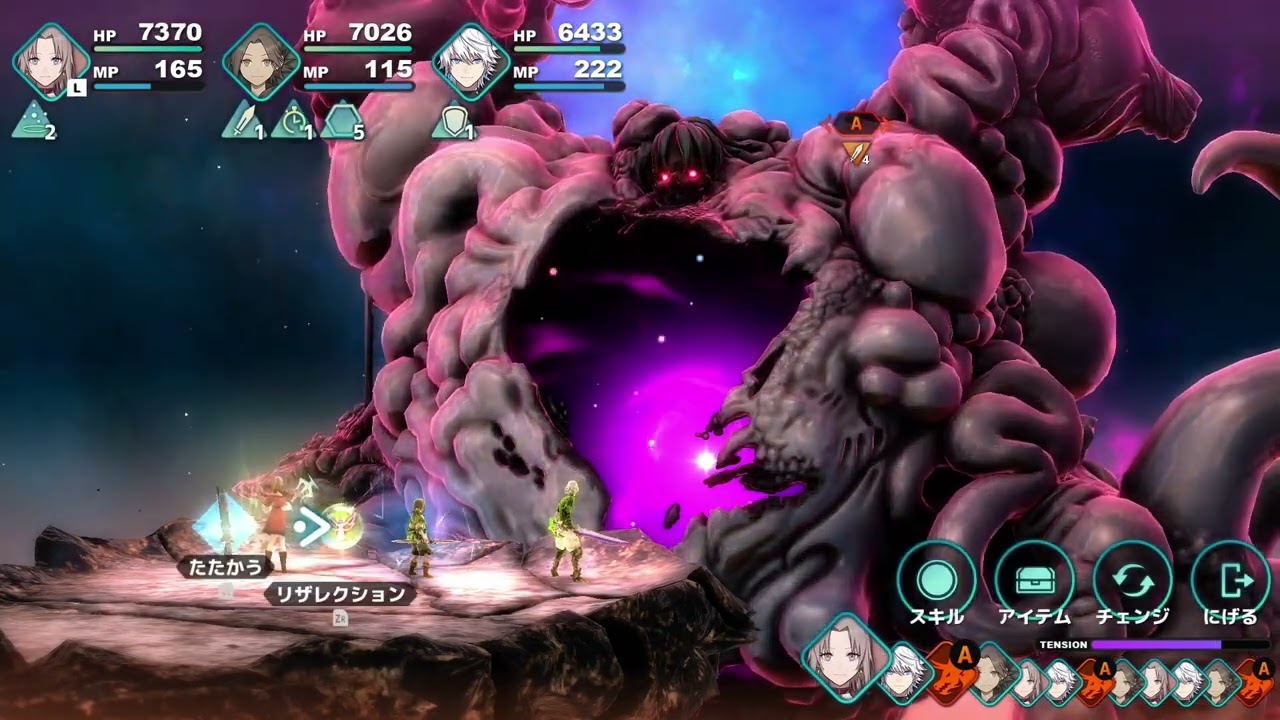Select the チェンジ party swap button

[x=1132, y=580]
